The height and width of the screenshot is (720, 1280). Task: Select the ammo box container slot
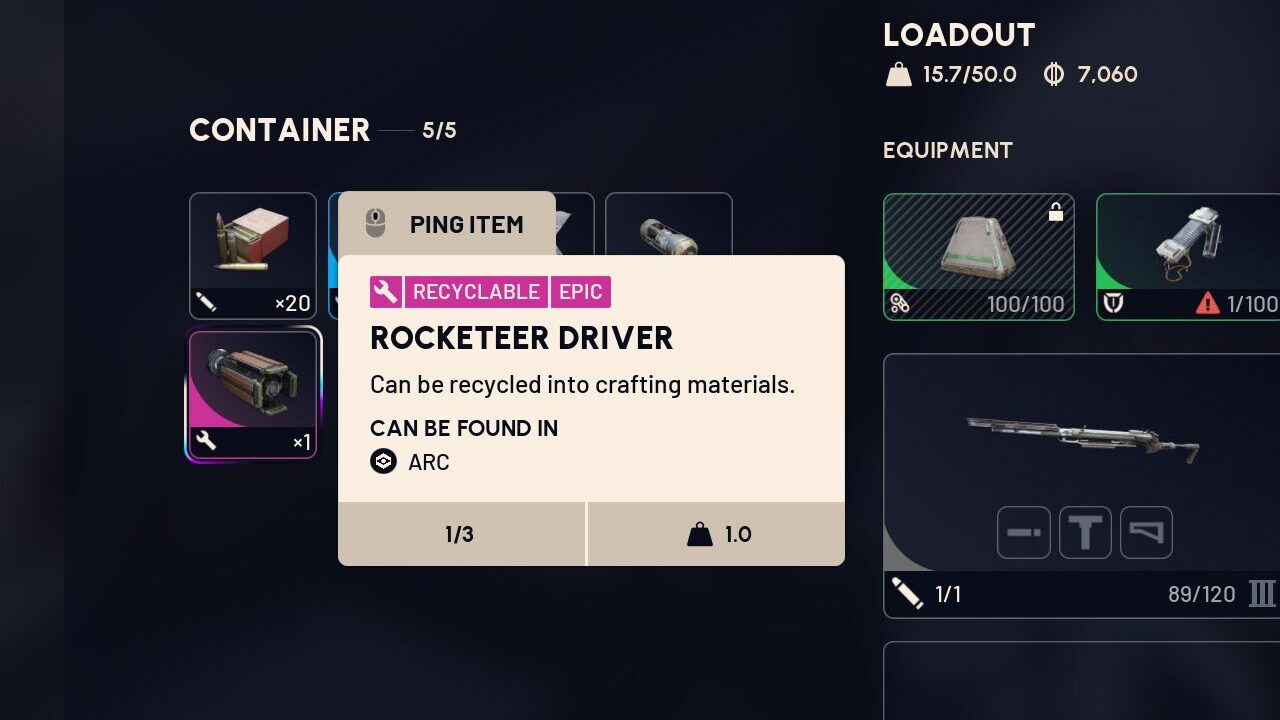pyautogui.click(x=252, y=255)
